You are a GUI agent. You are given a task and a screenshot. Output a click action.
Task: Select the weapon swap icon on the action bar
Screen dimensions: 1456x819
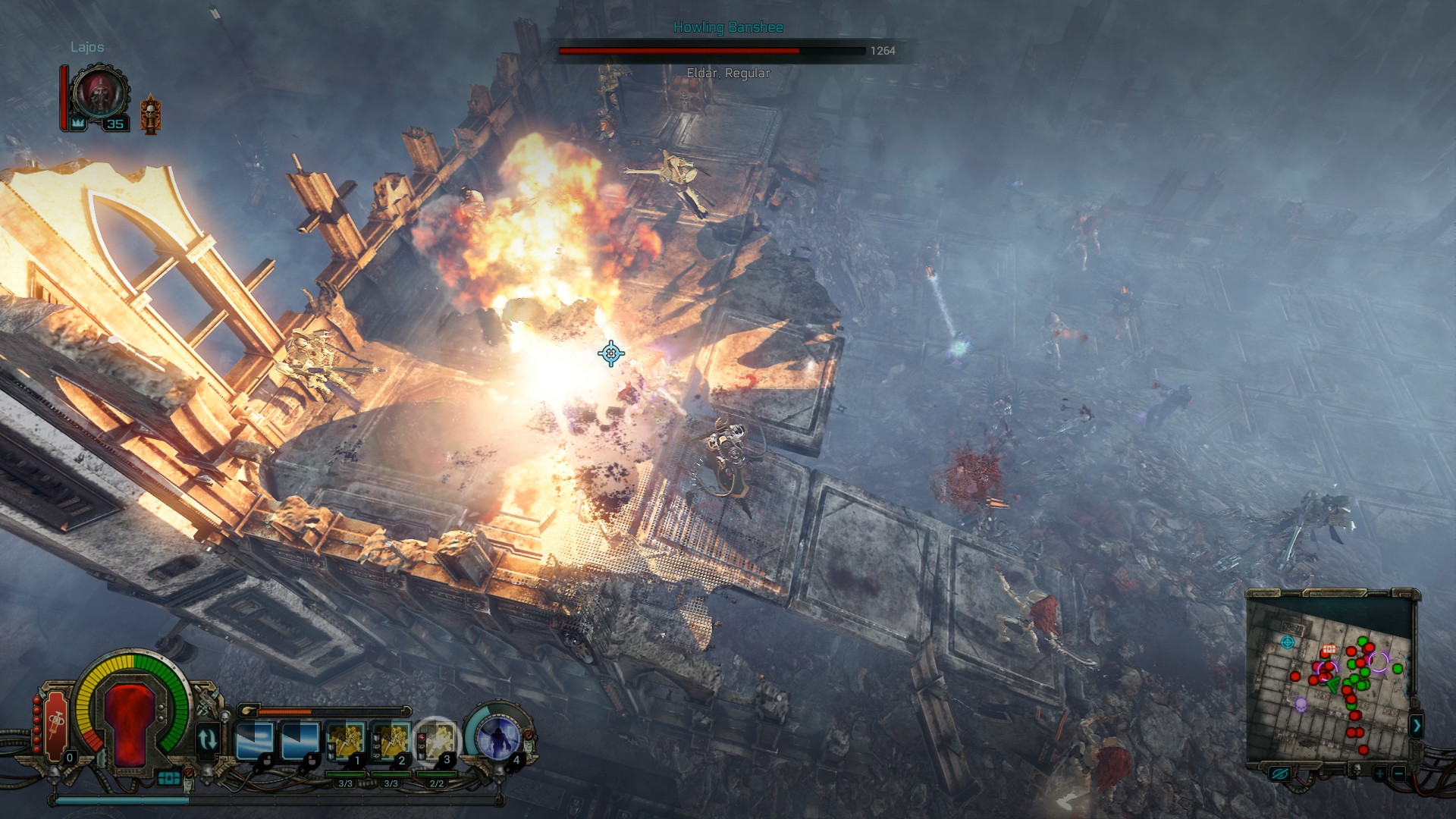208,739
